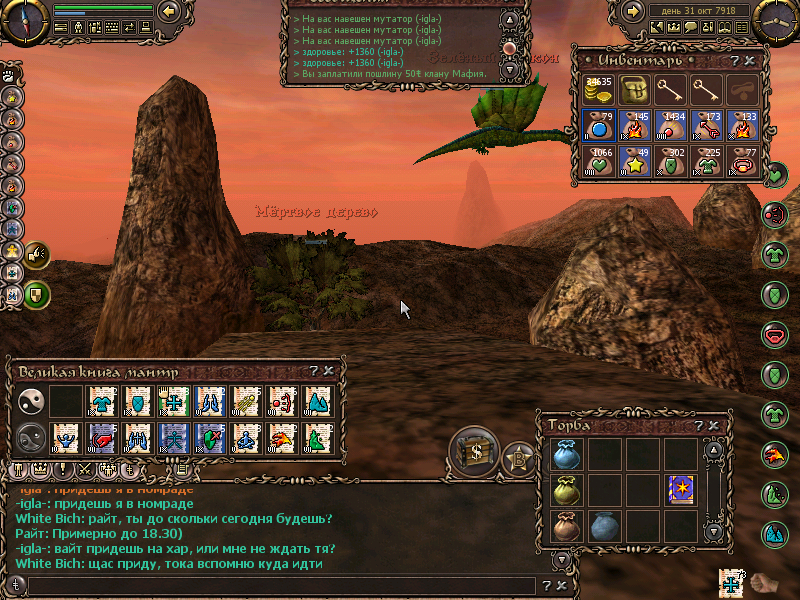Select the red ring pouch with 77
Screen dimensions: 800x600
pyautogui.click(x=742, y=160)
